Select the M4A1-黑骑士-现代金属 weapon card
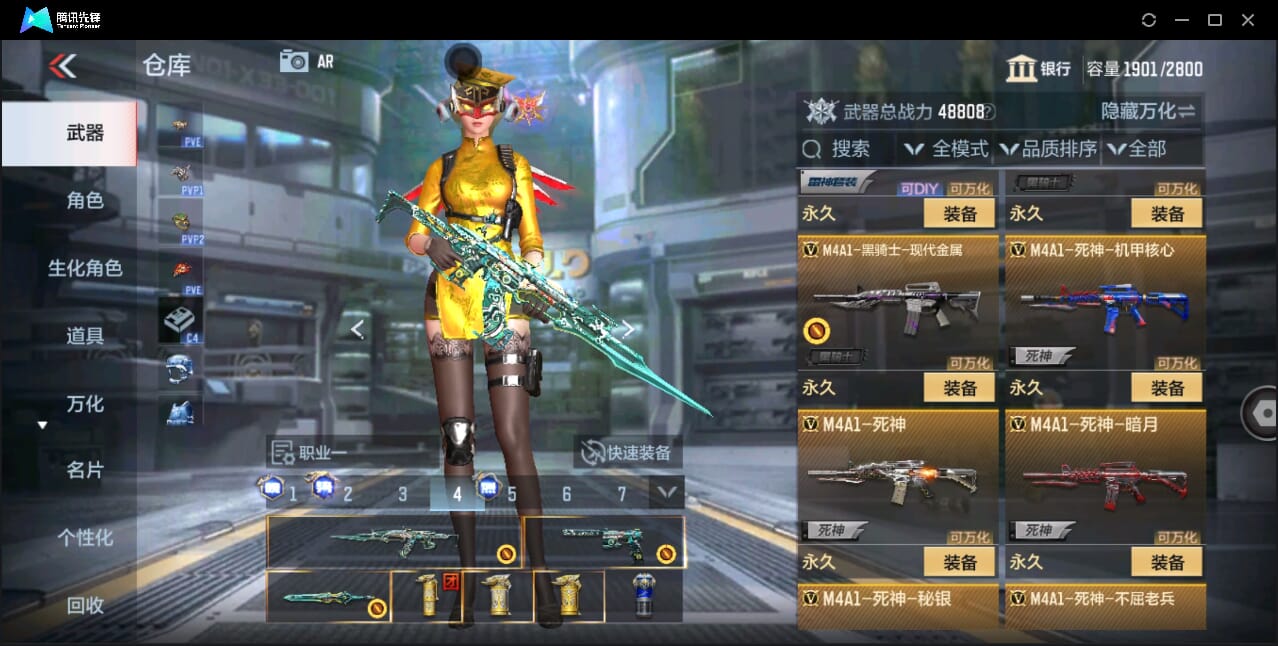 click(x=898, y=302)
